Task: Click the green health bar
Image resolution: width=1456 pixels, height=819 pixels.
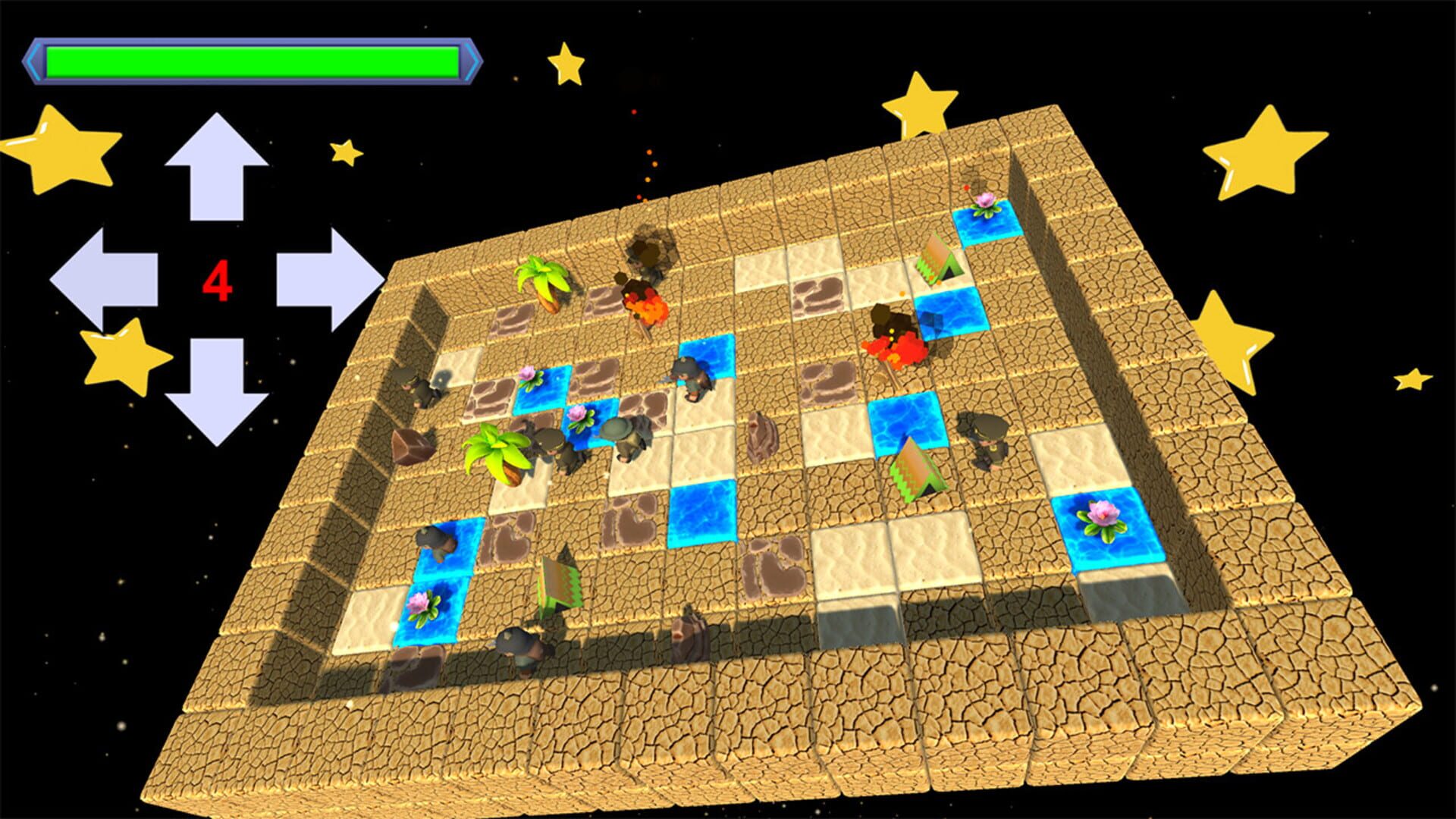Action: 250,61
